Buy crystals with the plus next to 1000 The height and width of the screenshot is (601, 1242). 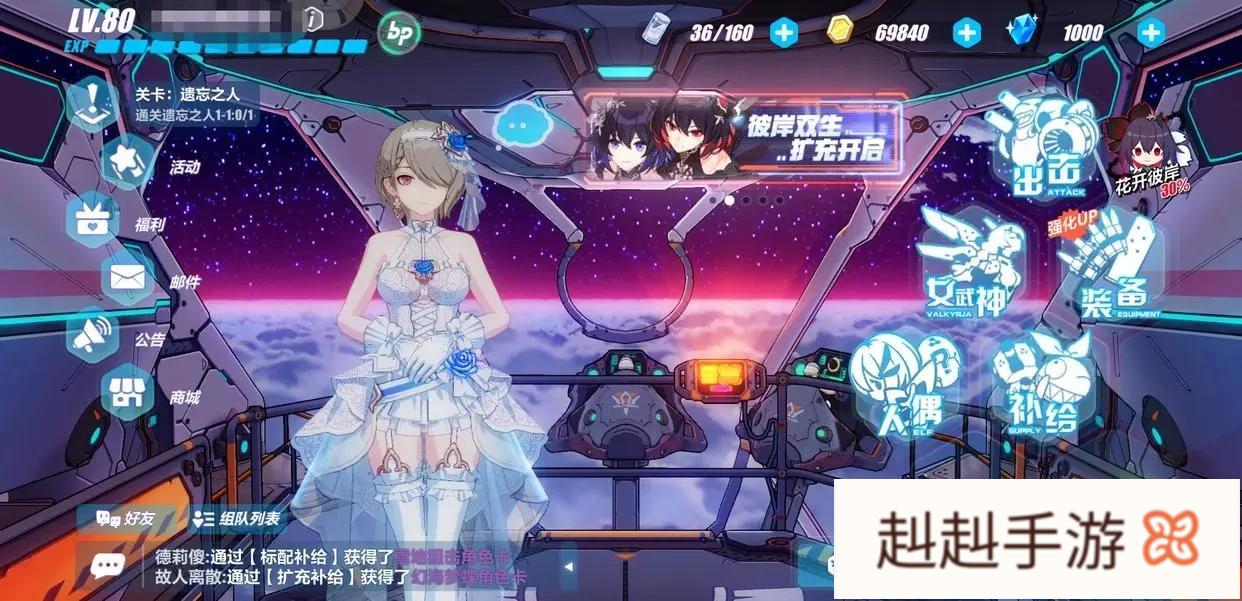point(1151,33)
